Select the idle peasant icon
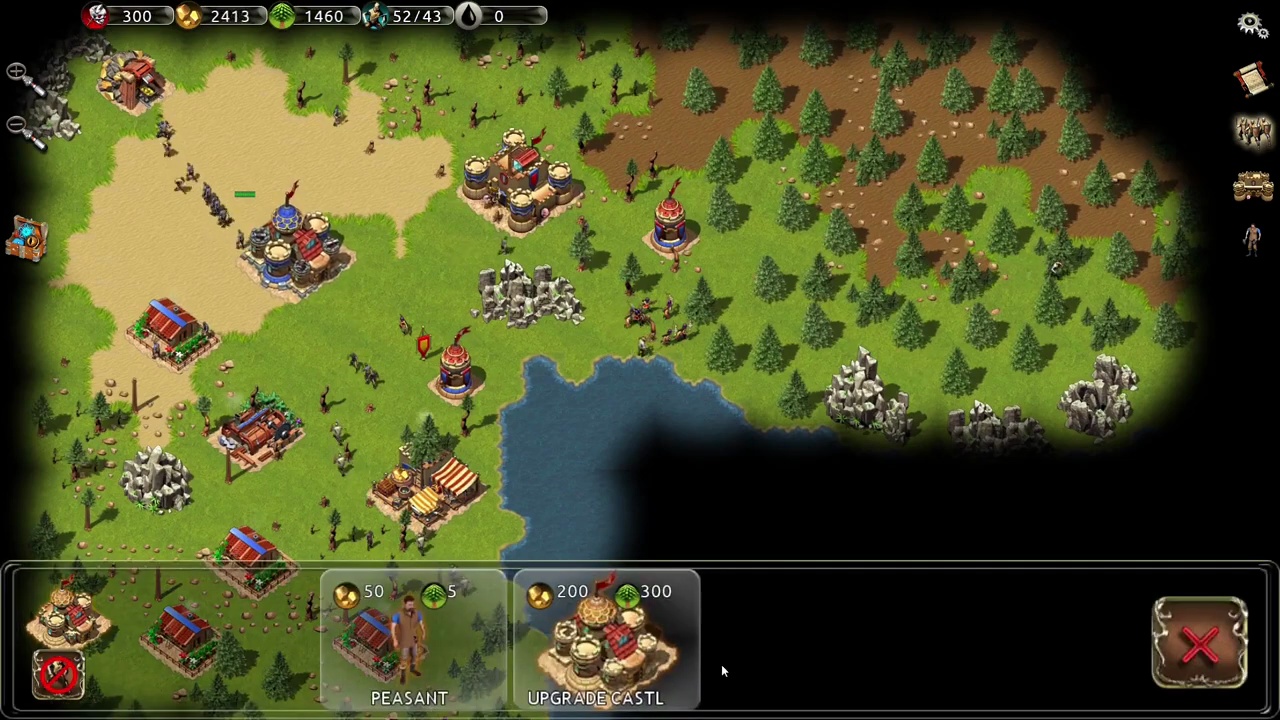The height and width of the screenshot is (720, 1280). click(x=1252, y=240)
